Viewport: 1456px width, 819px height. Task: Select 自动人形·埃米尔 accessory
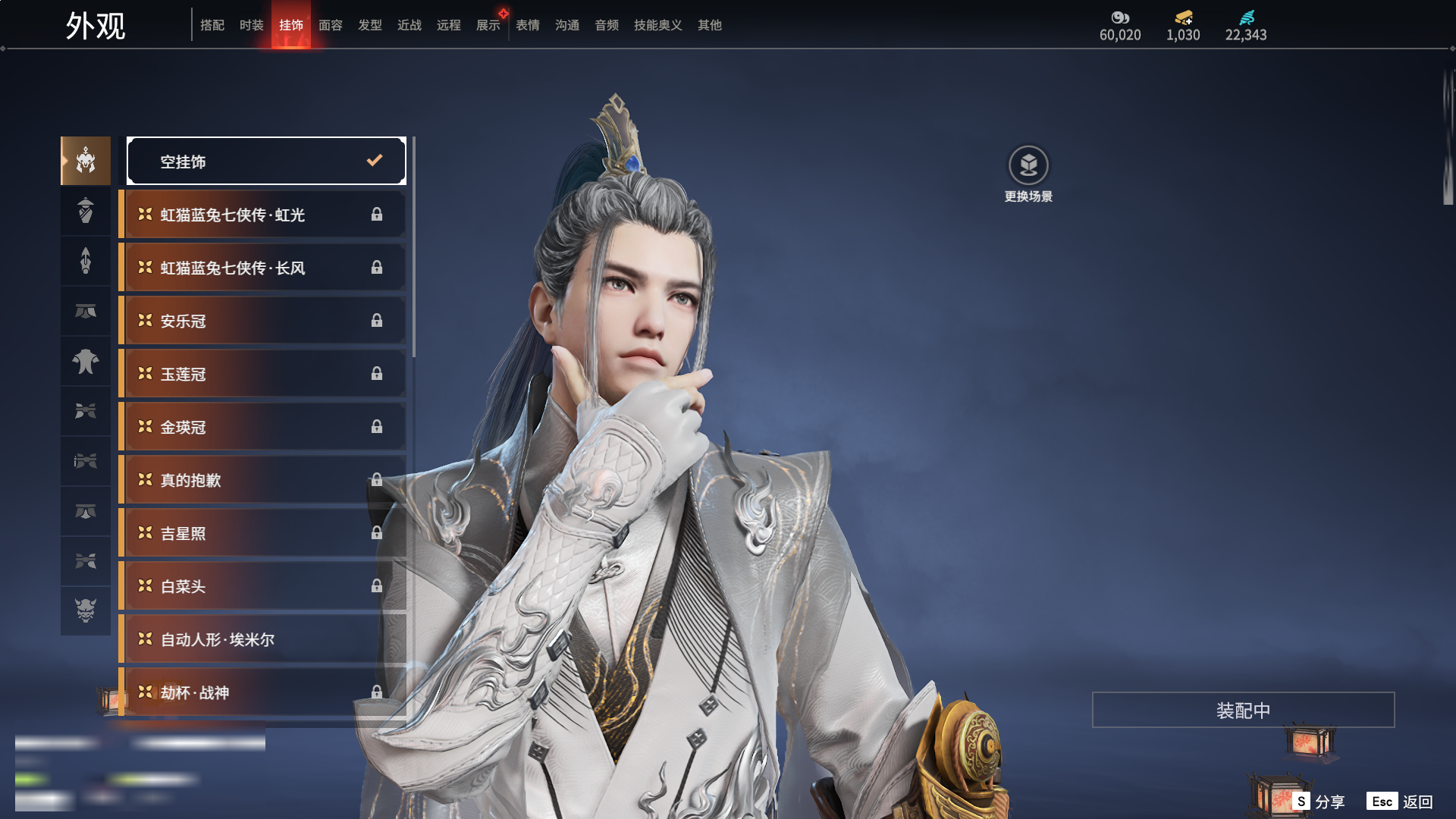pyautogui.click(x=262, y=639)
